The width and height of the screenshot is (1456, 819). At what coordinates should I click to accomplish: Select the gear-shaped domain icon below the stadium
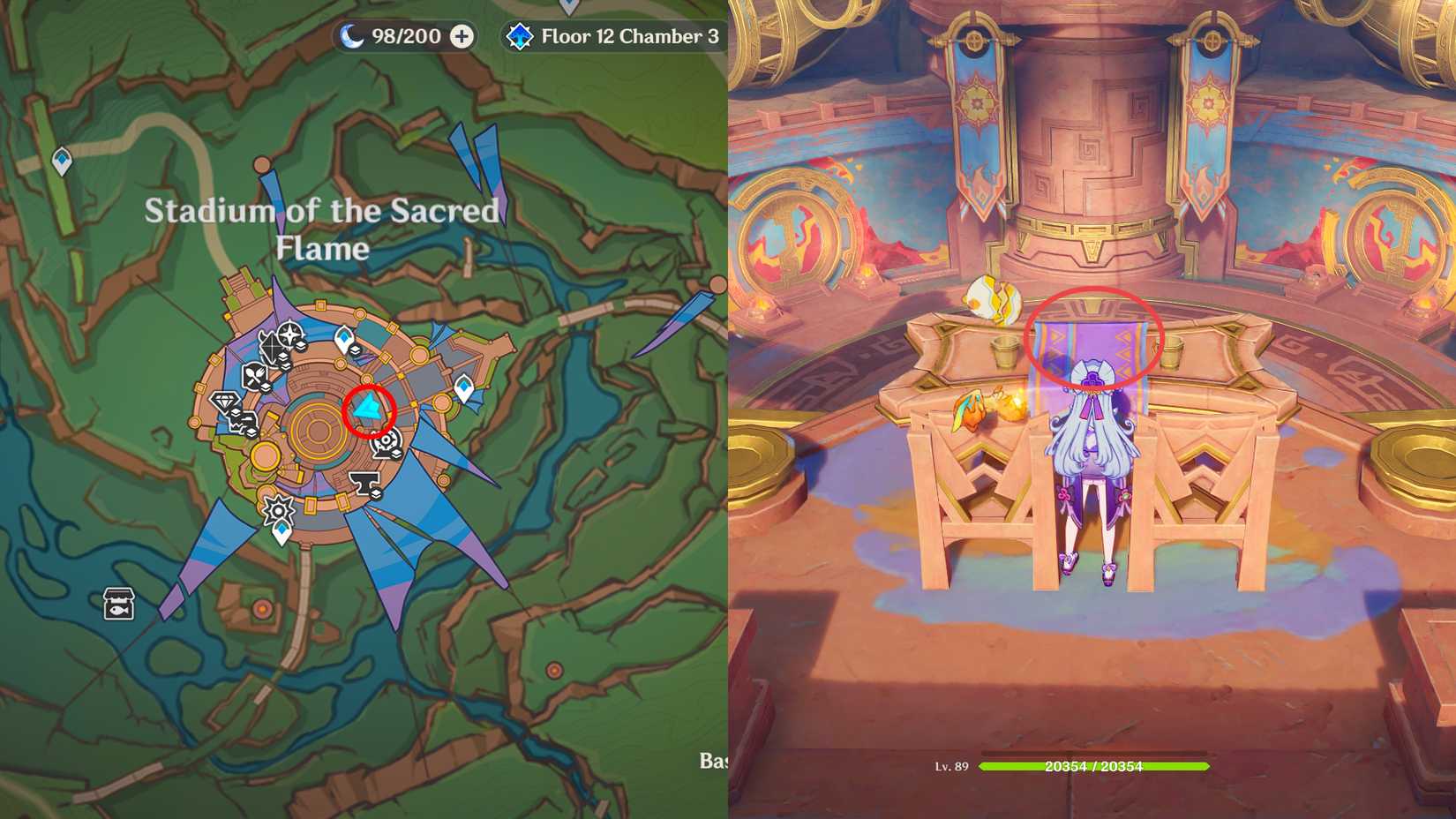point(279,509)
